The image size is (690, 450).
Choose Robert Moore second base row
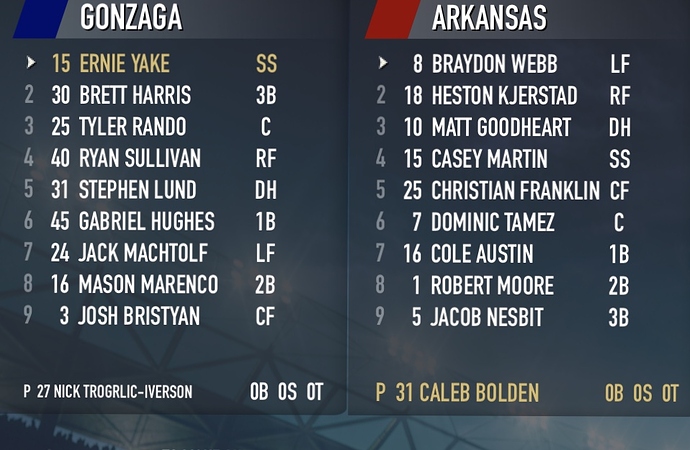pyautogui.click(x=492, y=286)
